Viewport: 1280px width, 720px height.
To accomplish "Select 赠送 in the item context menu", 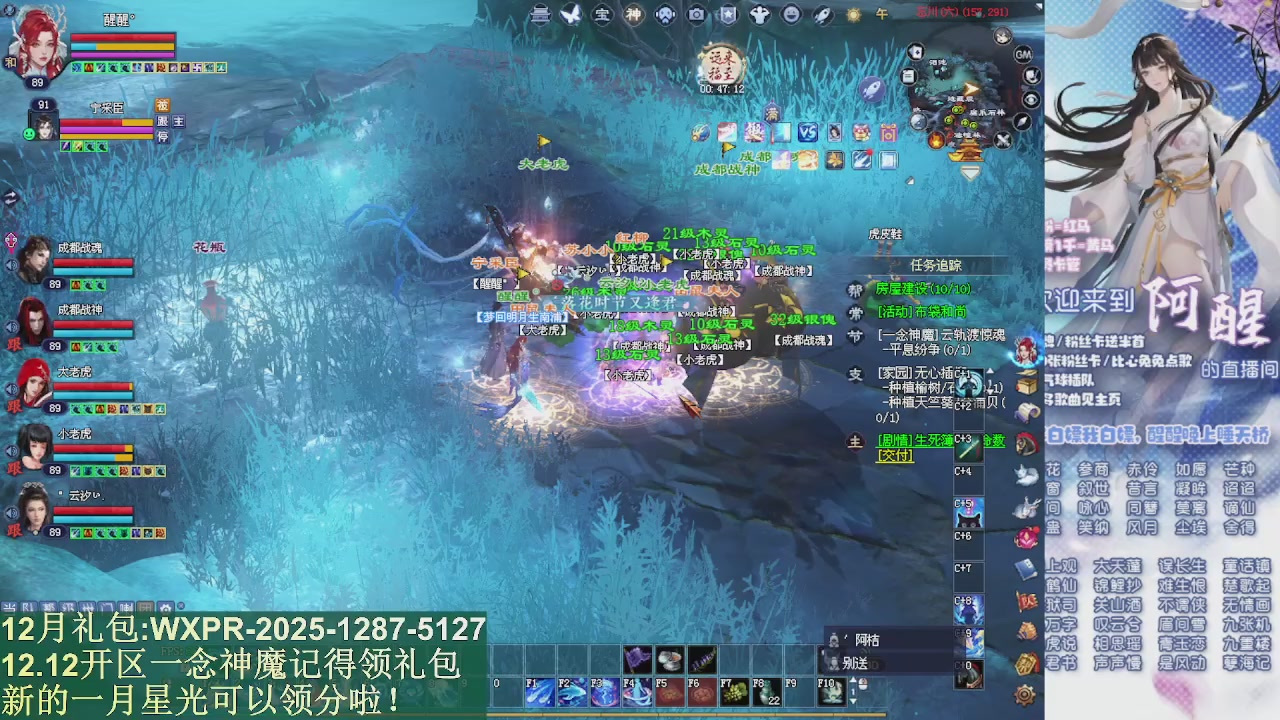I will point(856,663).
